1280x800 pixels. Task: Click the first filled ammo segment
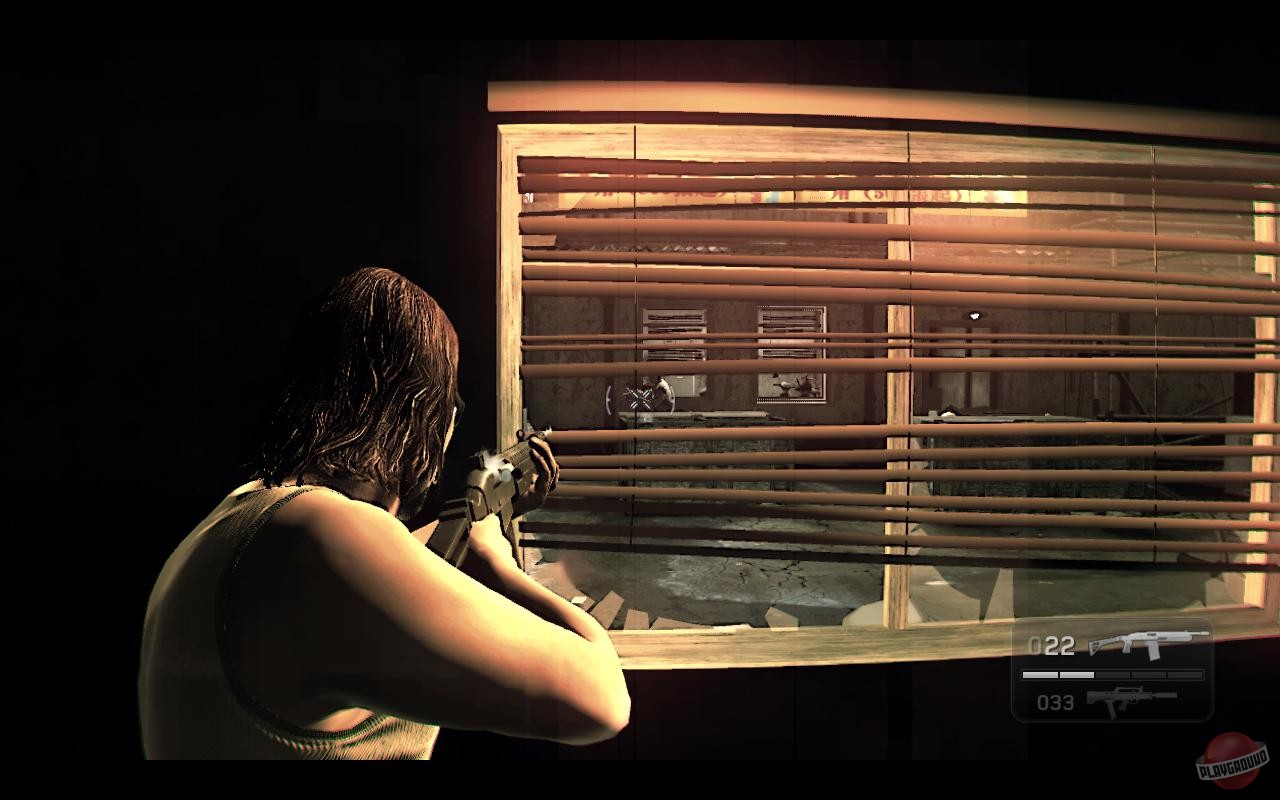[x=1040, y=673]
